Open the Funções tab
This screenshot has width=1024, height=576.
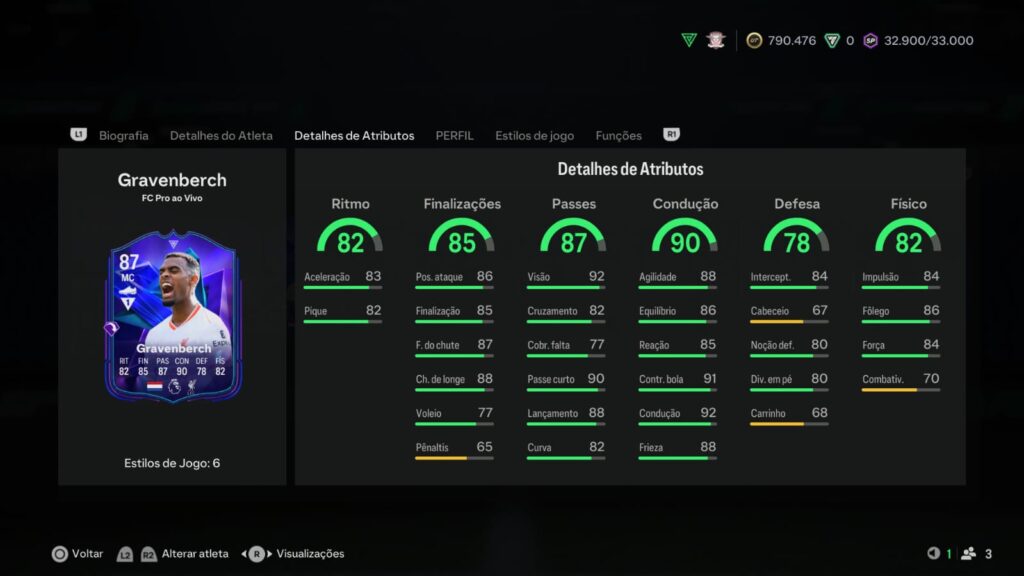pos(618,135)
